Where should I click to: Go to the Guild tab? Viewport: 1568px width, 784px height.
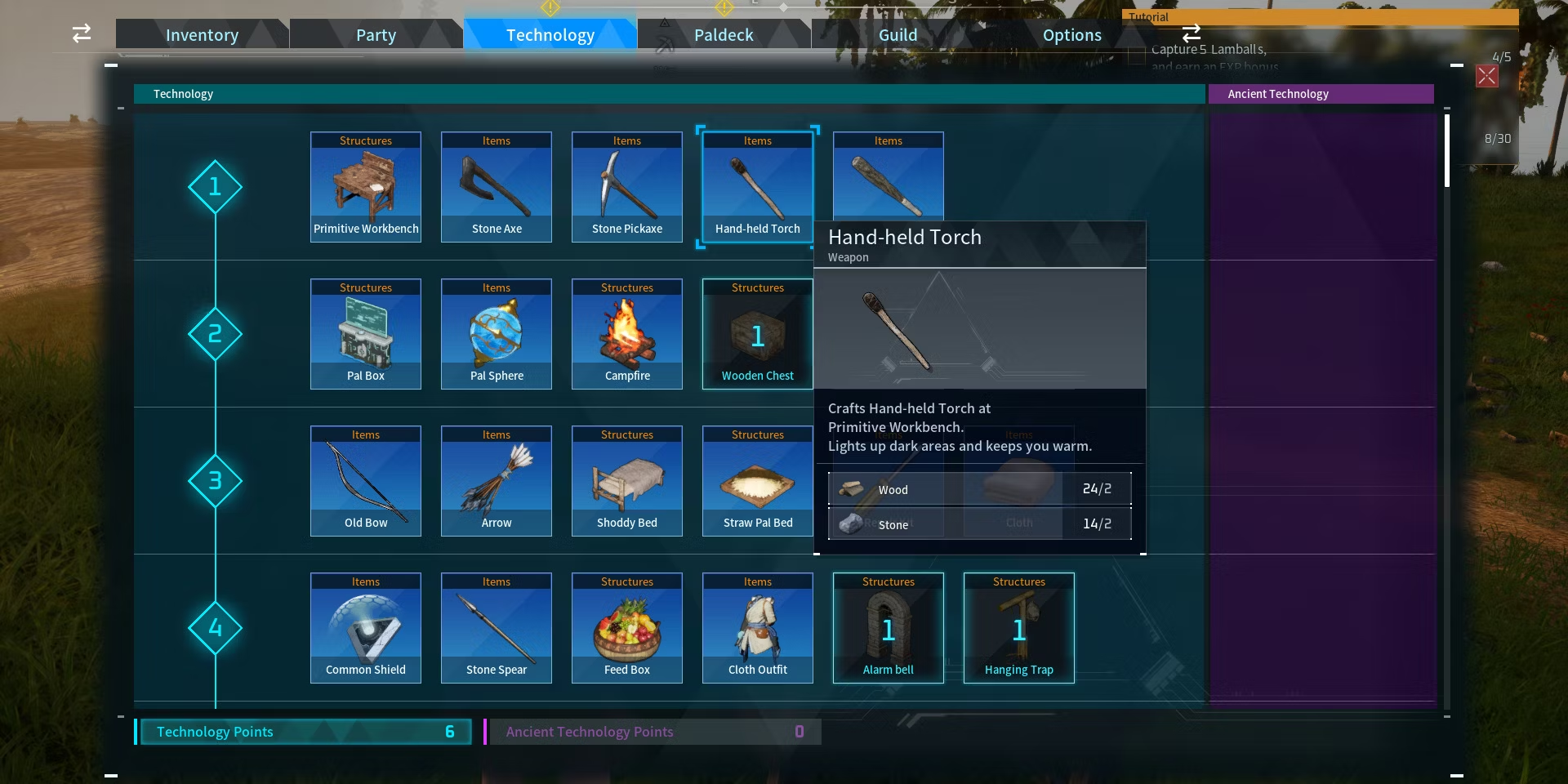tap(898, 35)
